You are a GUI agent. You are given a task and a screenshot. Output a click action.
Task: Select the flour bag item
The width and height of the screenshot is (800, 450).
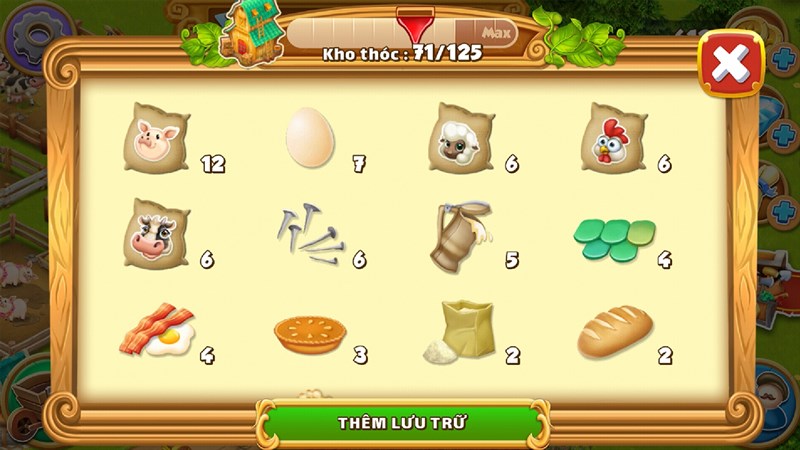click(x=461, y=332)
